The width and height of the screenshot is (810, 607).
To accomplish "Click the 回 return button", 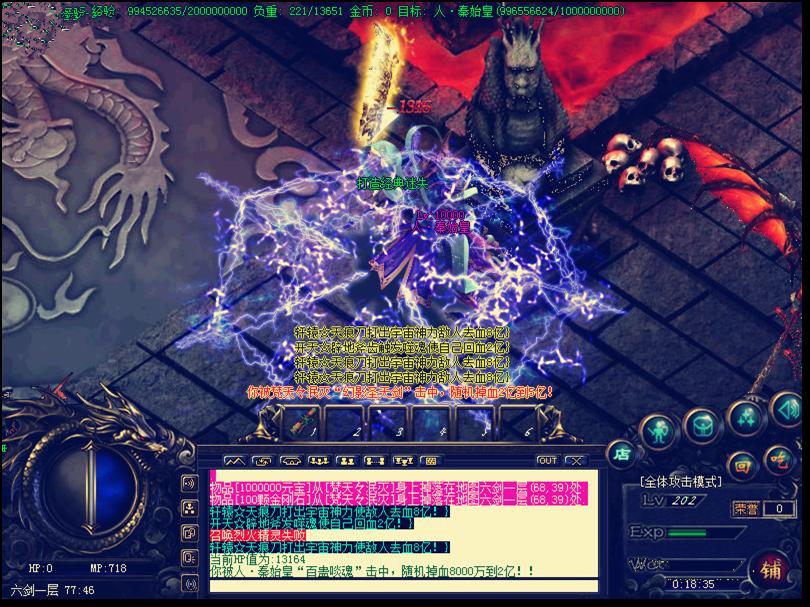I will tap(743, 465).
